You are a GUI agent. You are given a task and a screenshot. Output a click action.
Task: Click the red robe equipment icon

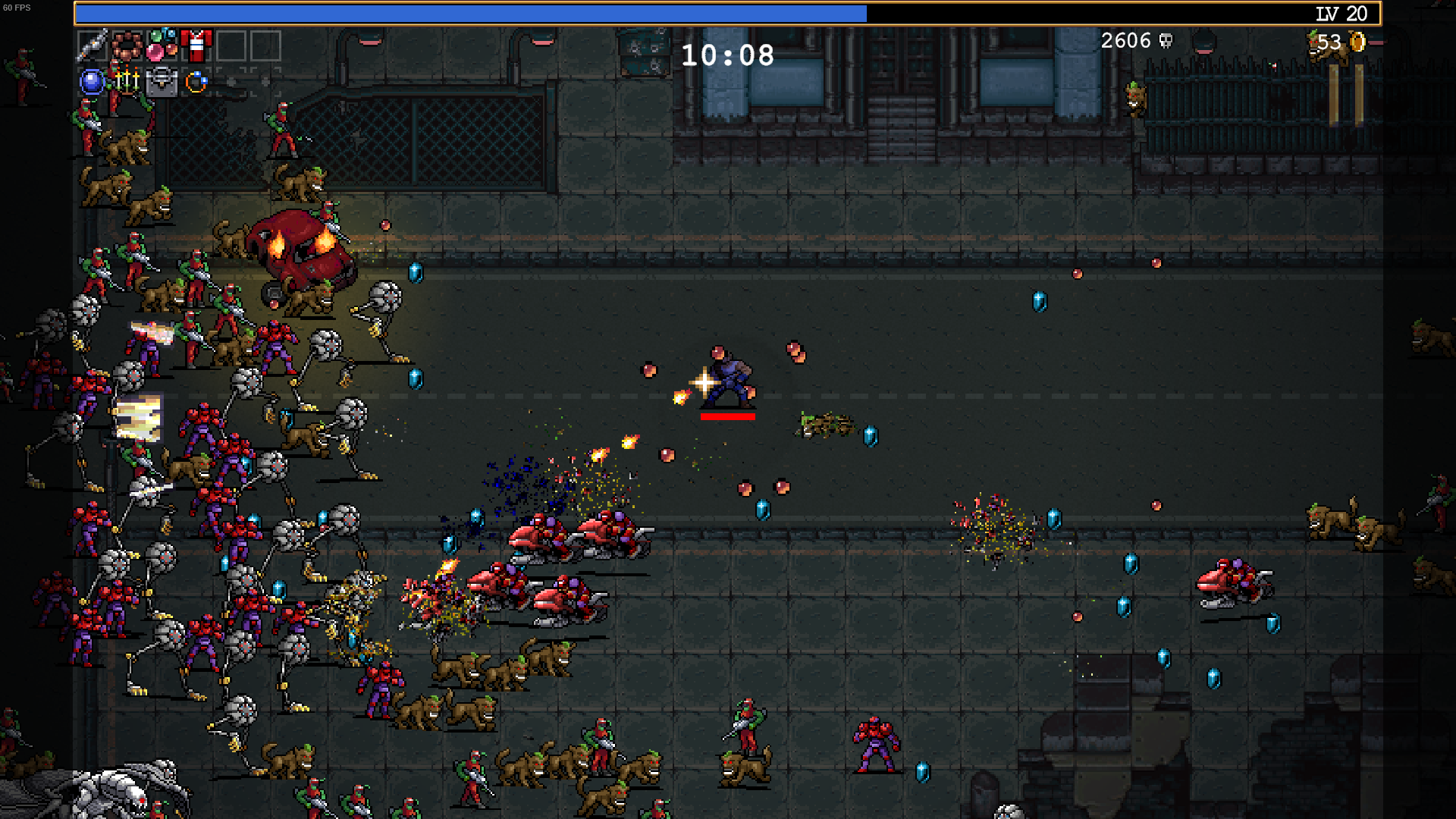196,45
